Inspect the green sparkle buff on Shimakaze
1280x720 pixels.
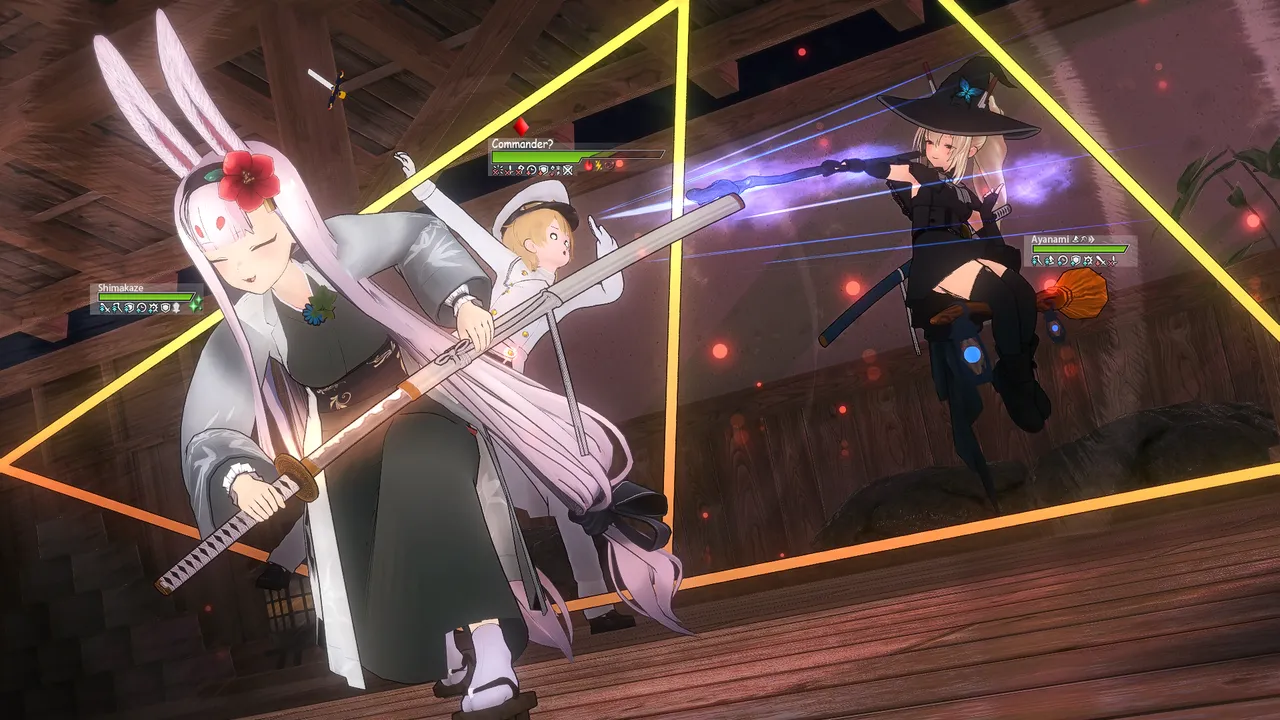[x=197, y=303]
